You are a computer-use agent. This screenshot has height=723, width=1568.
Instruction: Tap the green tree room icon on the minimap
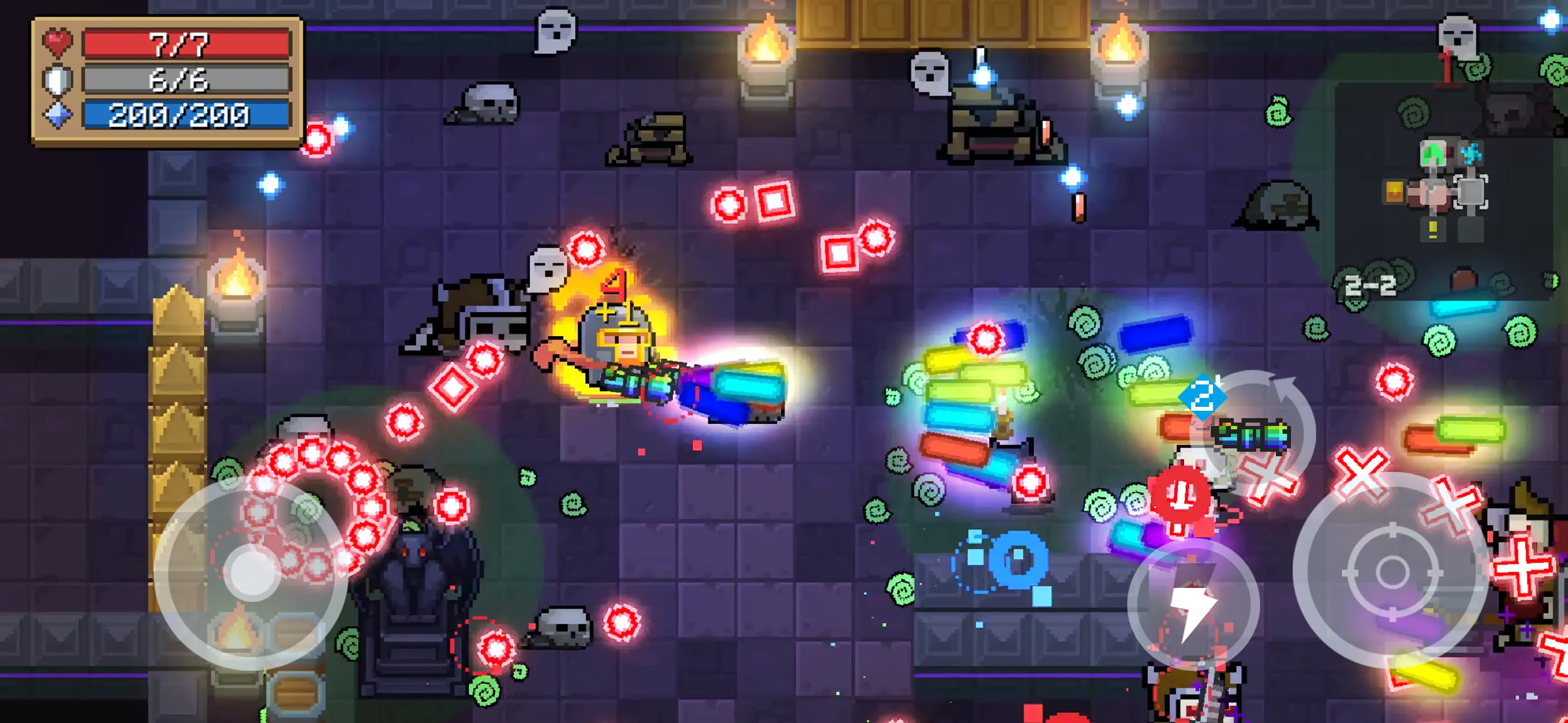(1433, 154)
